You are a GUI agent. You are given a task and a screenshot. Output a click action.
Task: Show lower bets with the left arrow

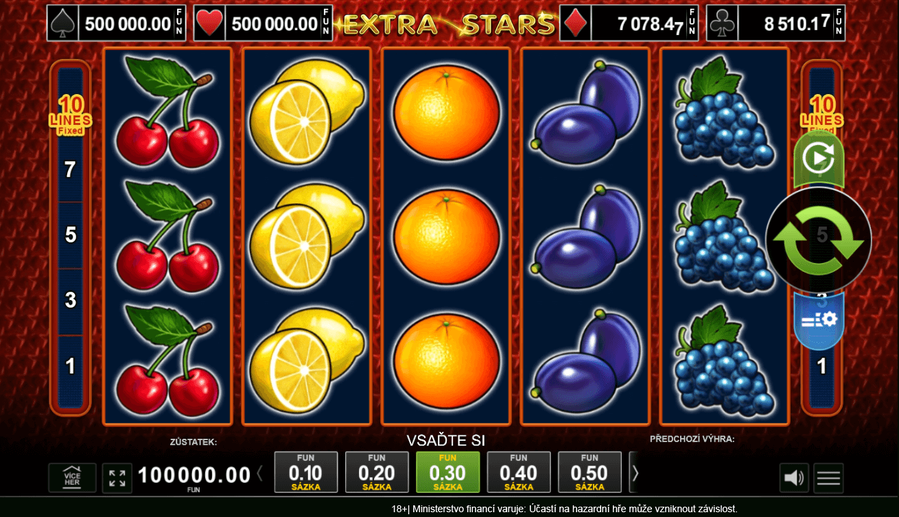[x=261, y=473]
